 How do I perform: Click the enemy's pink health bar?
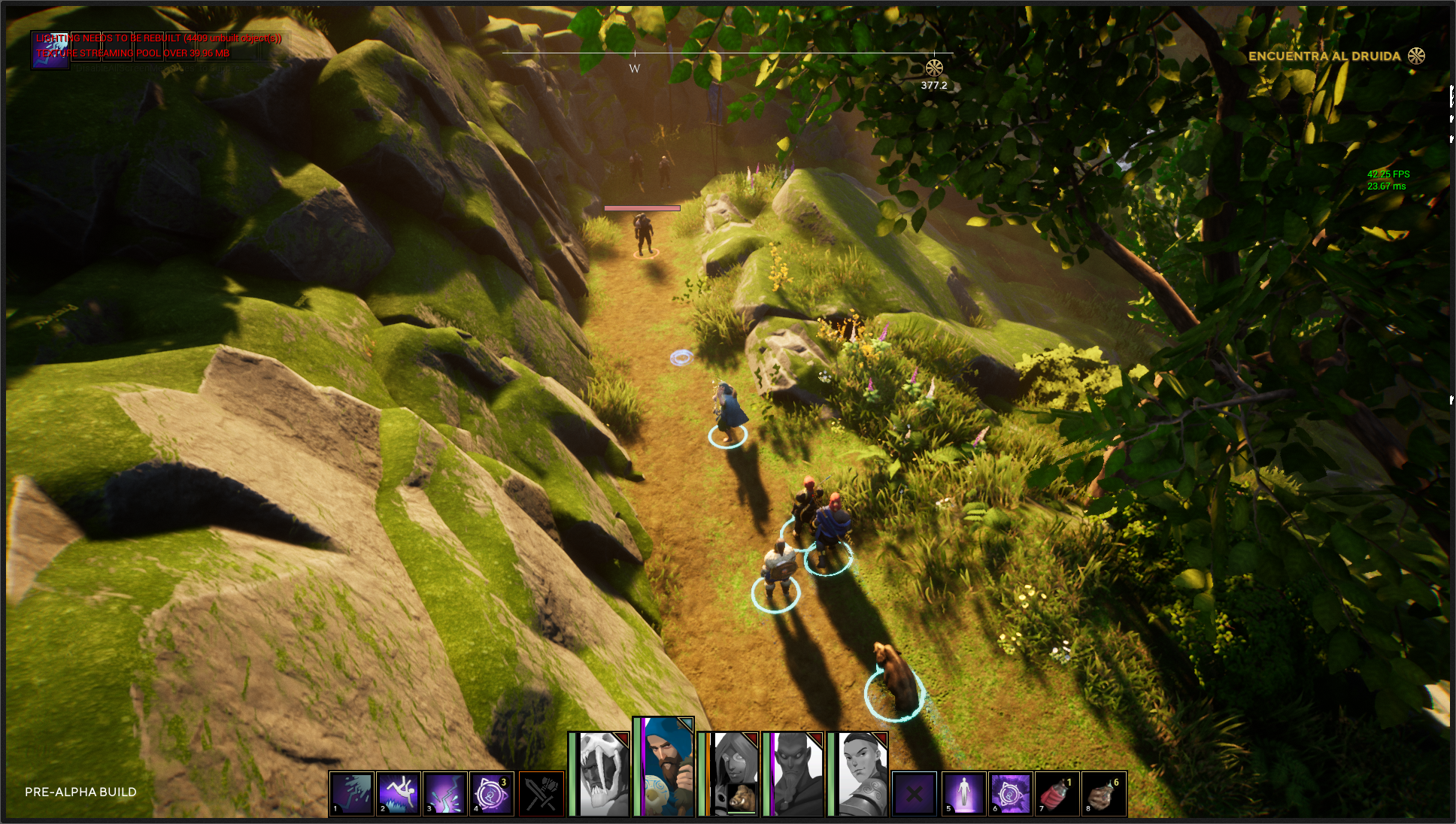pos(642,209)
